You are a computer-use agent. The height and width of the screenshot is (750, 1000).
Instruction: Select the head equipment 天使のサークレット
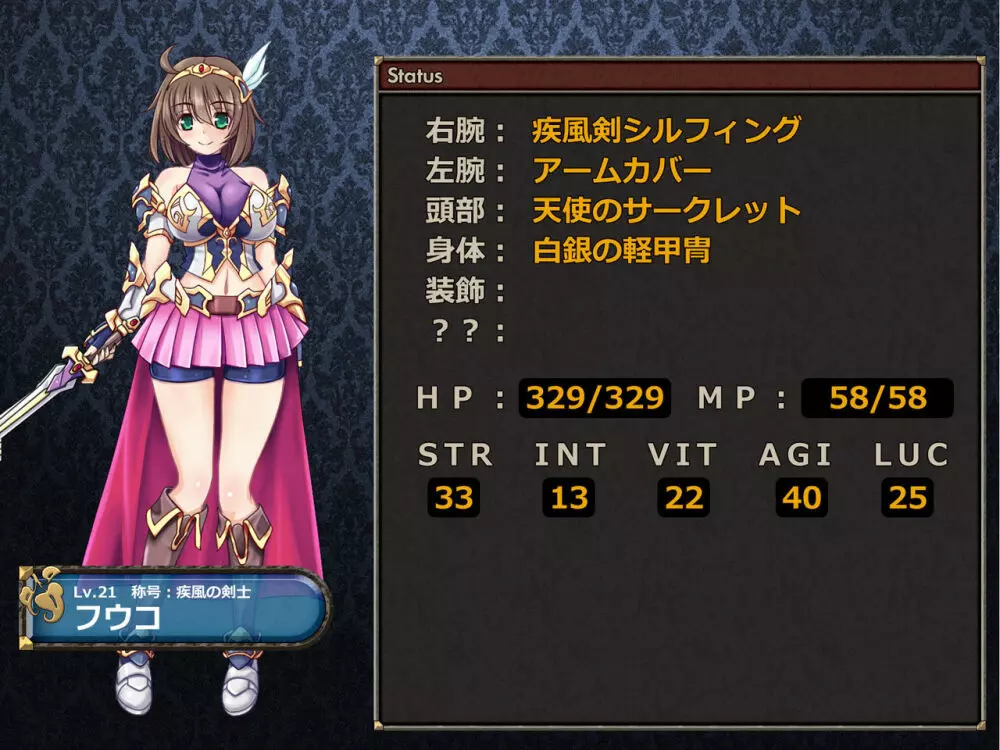coord(667,210)
